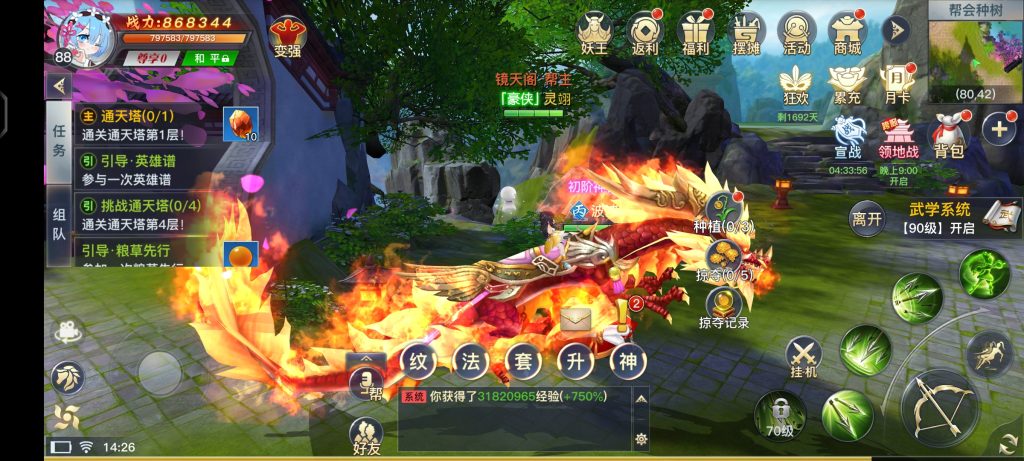Open the 妖王 boss menu
1024x461 pixels.
593,32
